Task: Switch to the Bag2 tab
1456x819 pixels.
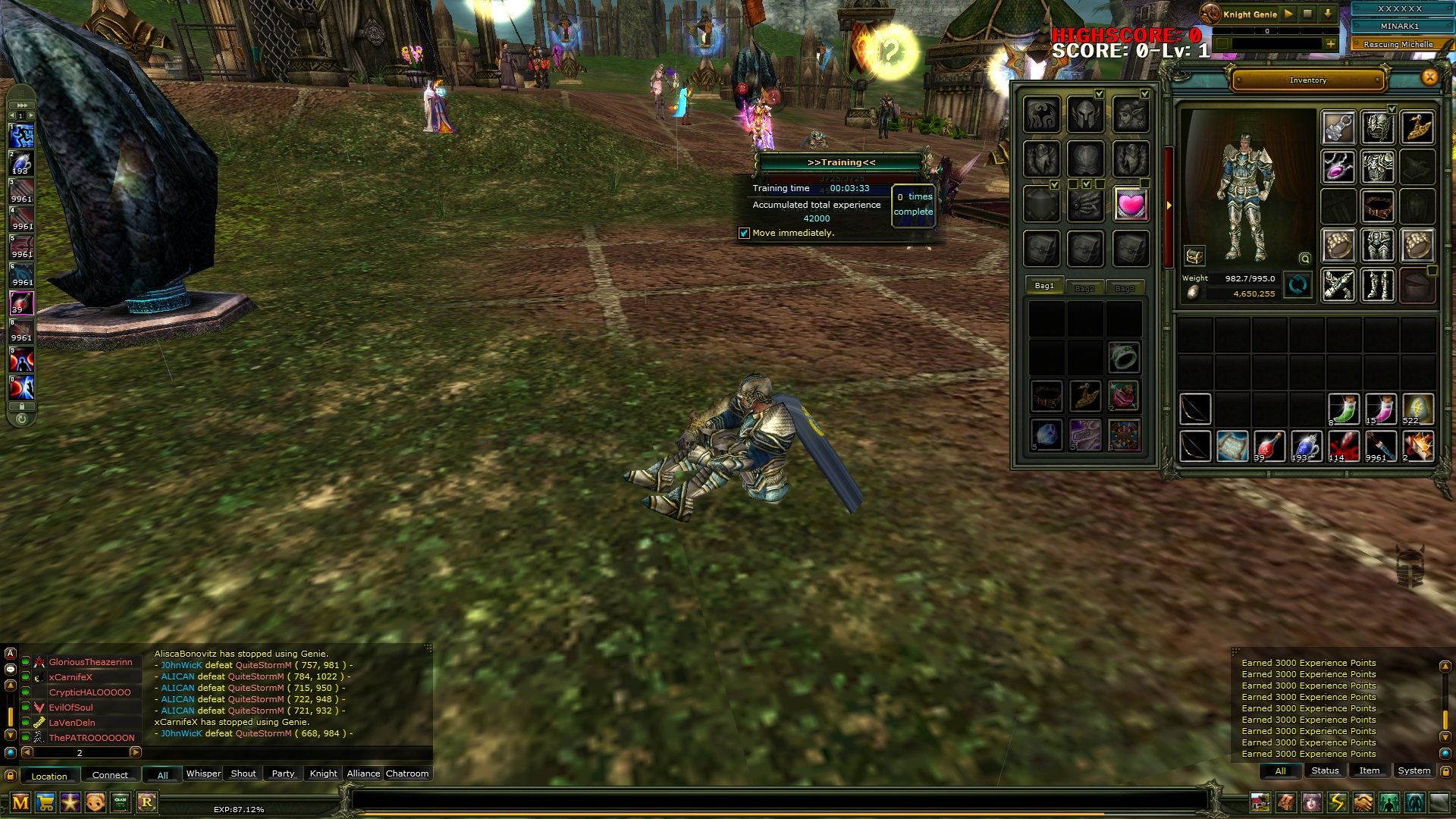Action: tap(1084, 288)
